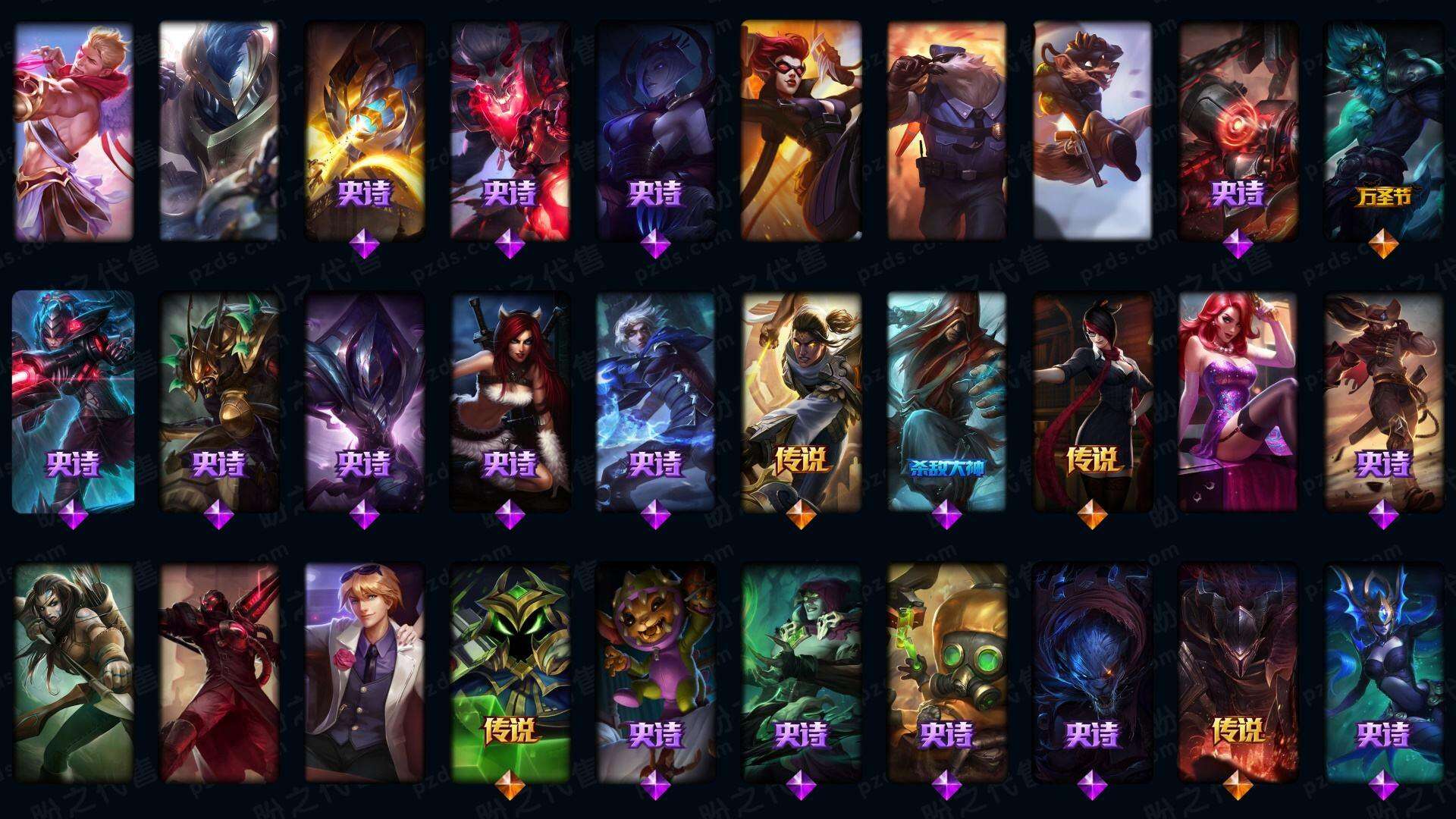Choose the black-dress woman with red scarf
This screenshot has height=819, width=1456.
pos(1092,402)
